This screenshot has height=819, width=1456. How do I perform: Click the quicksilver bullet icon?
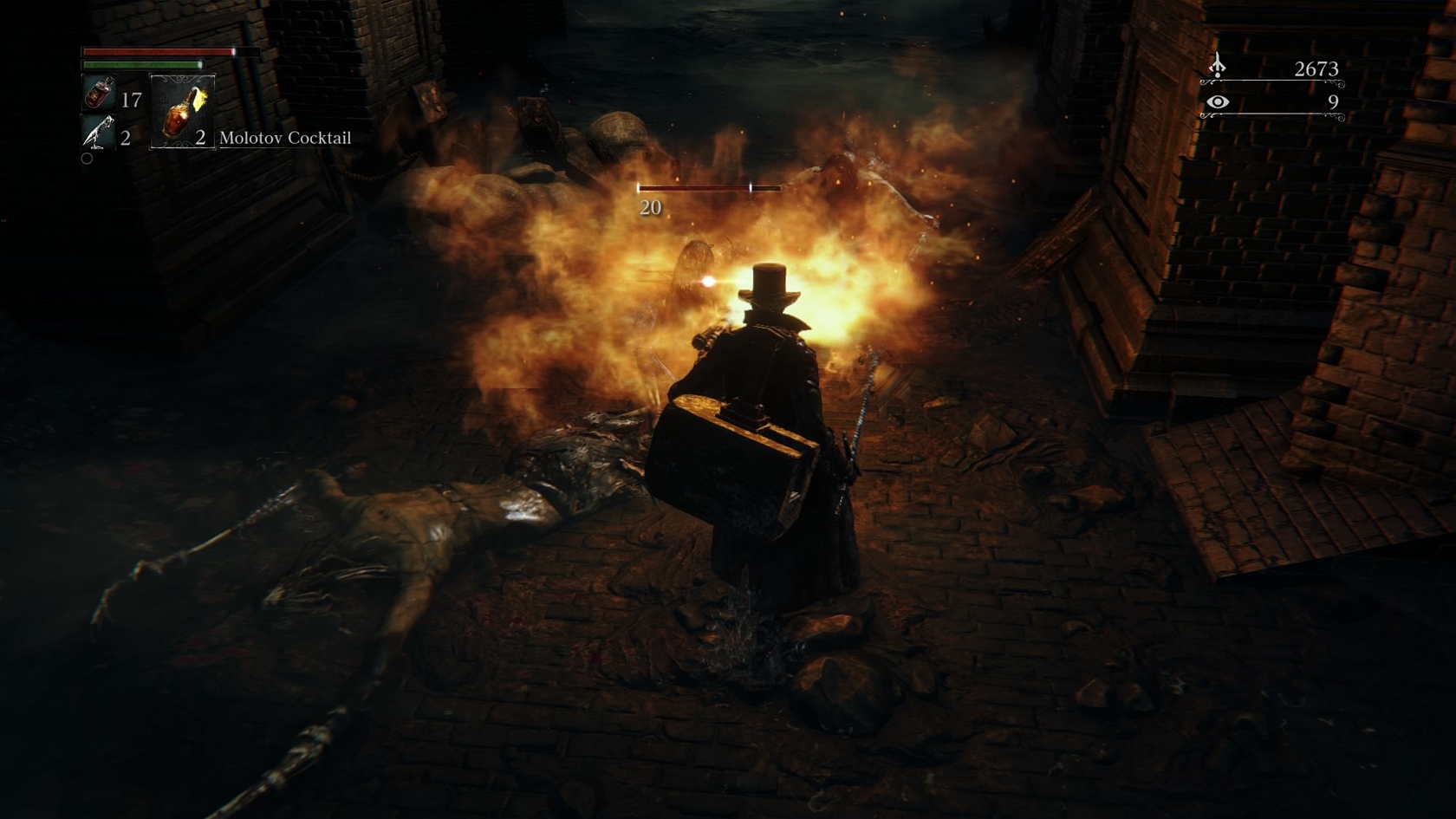98,133
